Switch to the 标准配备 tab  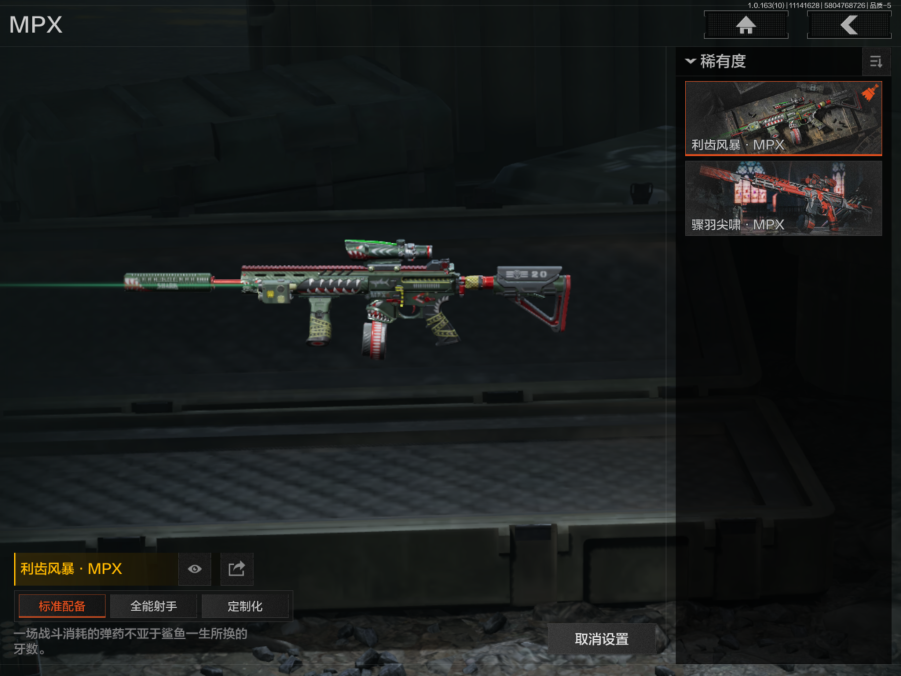[x=62, y=606]
